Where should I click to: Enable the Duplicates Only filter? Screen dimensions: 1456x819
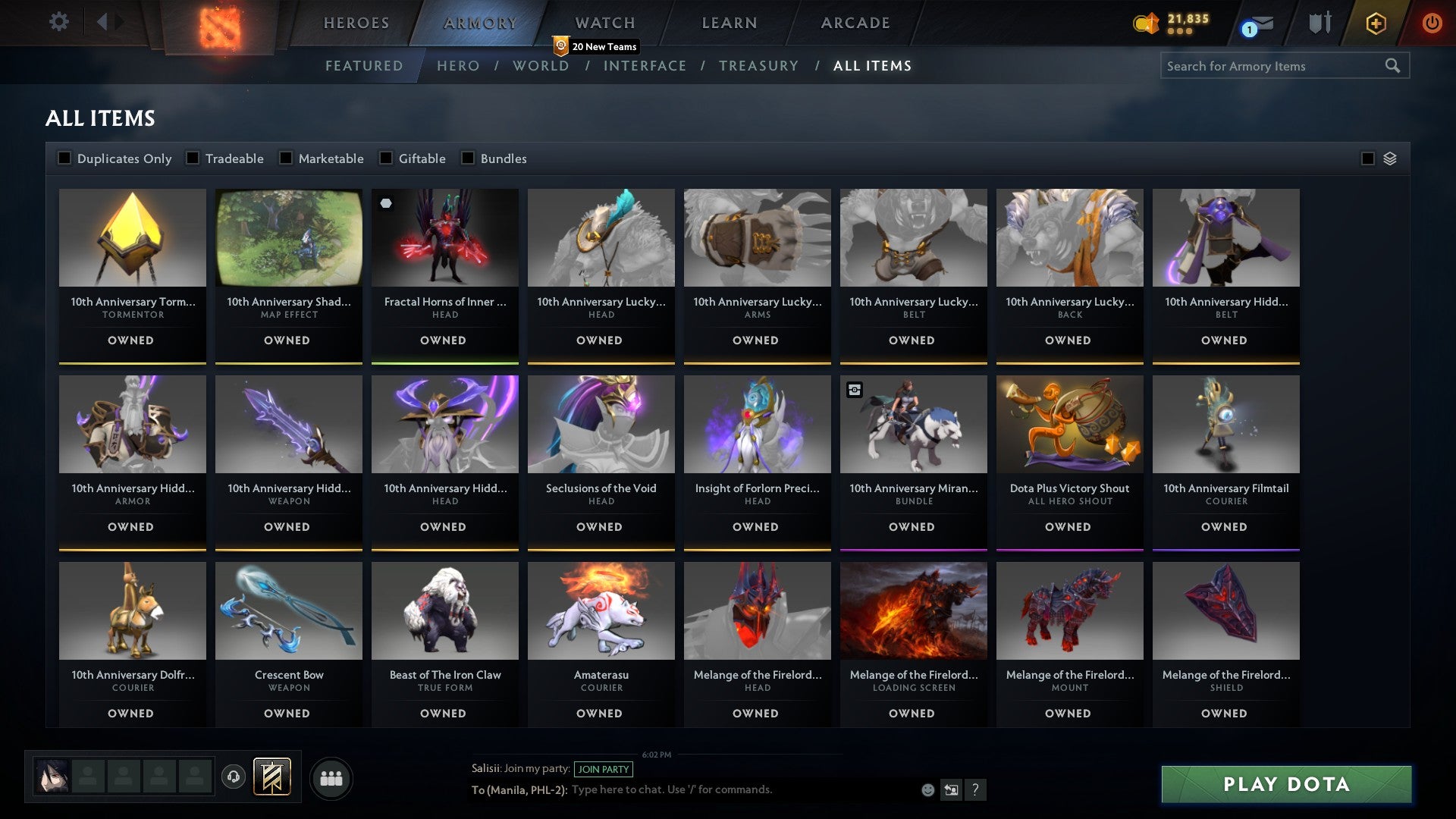pyautogui.click(x=64, y=158)
